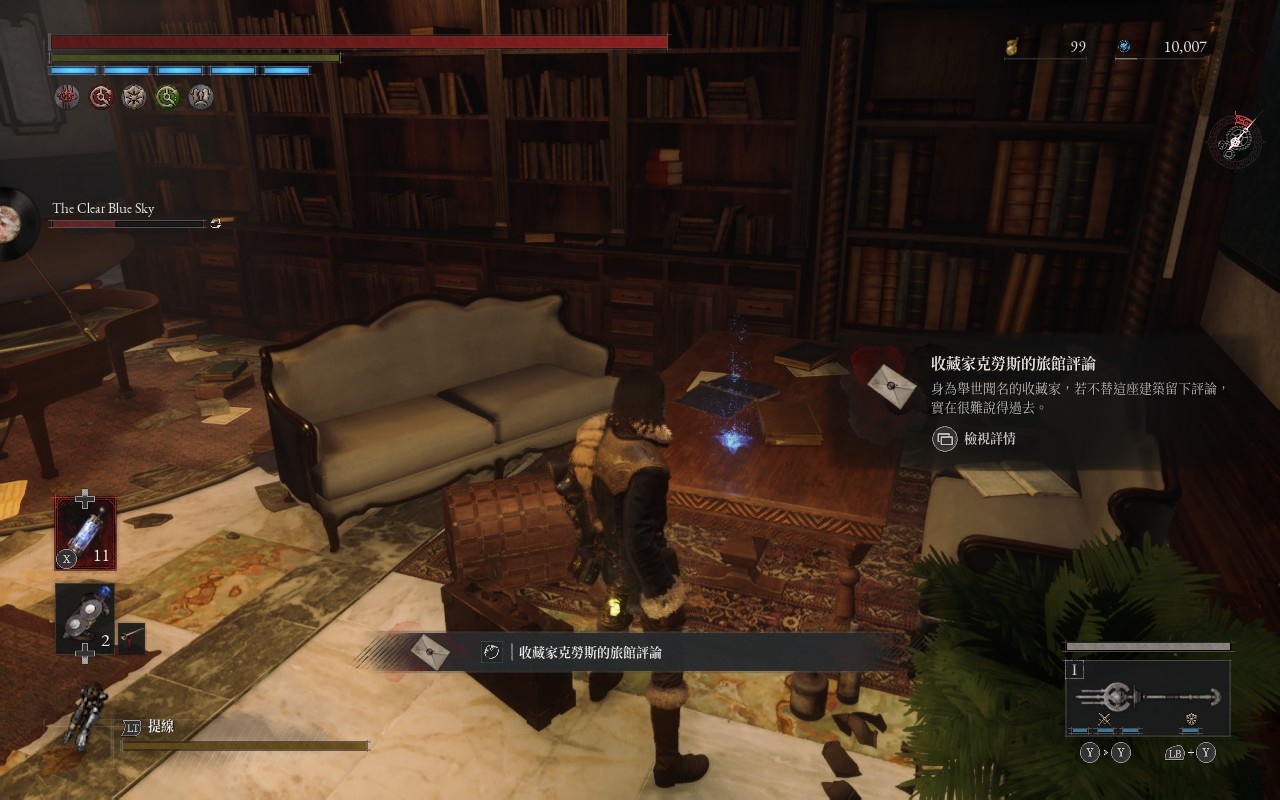Toggle the record repeat icon
This screenshot has height=800, width=1280.
coord(216,223)
